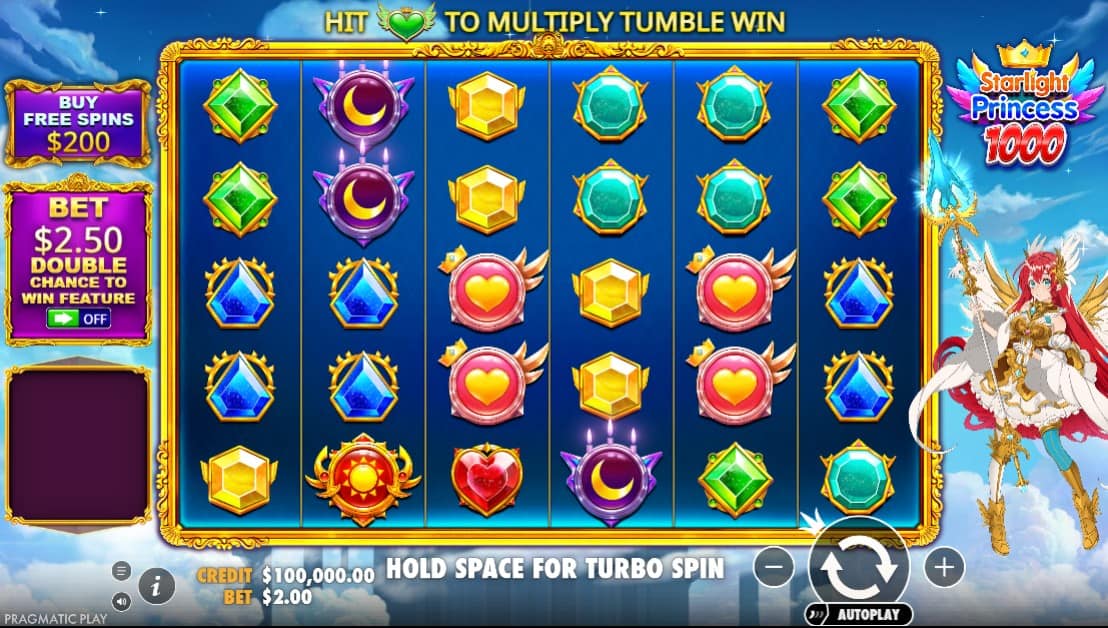Toggle the Double Chance to Win feature
Screen dimensions: 1108x628
[79, 319]
